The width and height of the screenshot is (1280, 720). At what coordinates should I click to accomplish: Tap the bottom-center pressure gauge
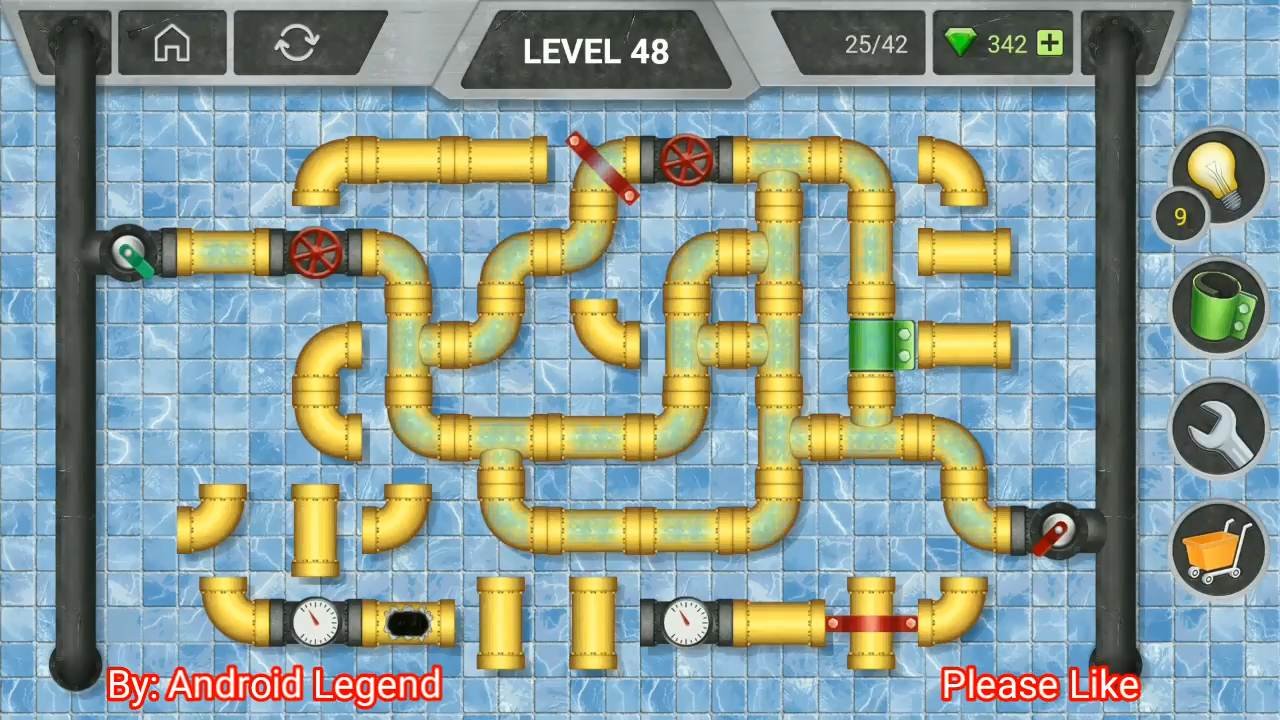click(688, 622)
